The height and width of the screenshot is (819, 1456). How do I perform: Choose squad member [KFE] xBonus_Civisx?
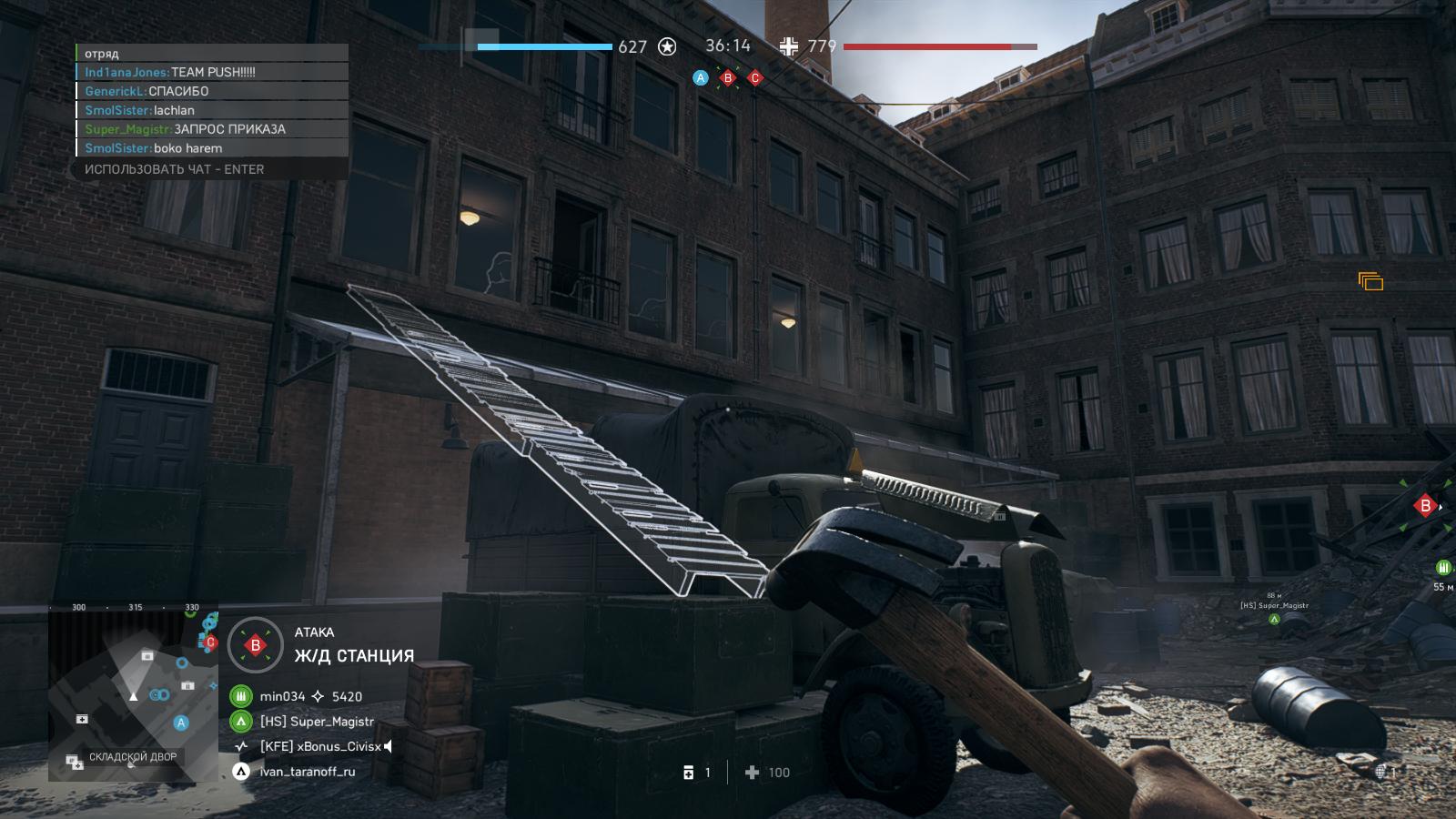(319, 746)
